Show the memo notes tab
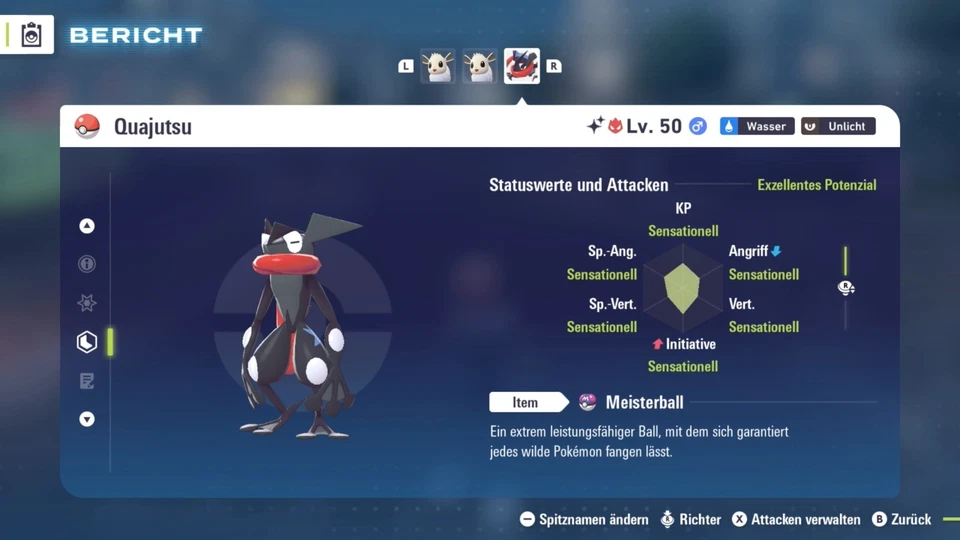The width and height of the screenshot is (960, 540). pyautogui.click(x=87, y=381)
